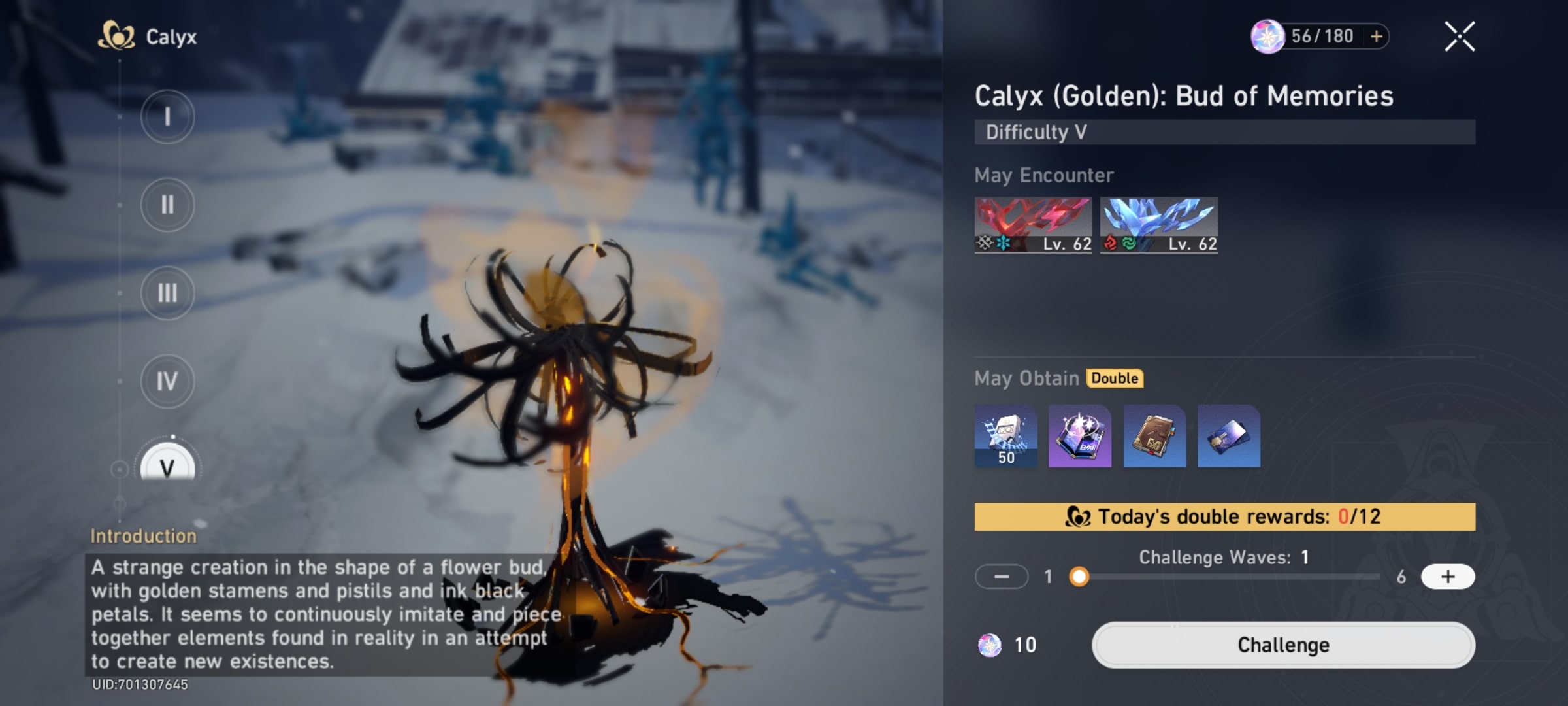1568x706 pixels.
Task: Choose difficulty IV
Action: click(x=167, y=381)
